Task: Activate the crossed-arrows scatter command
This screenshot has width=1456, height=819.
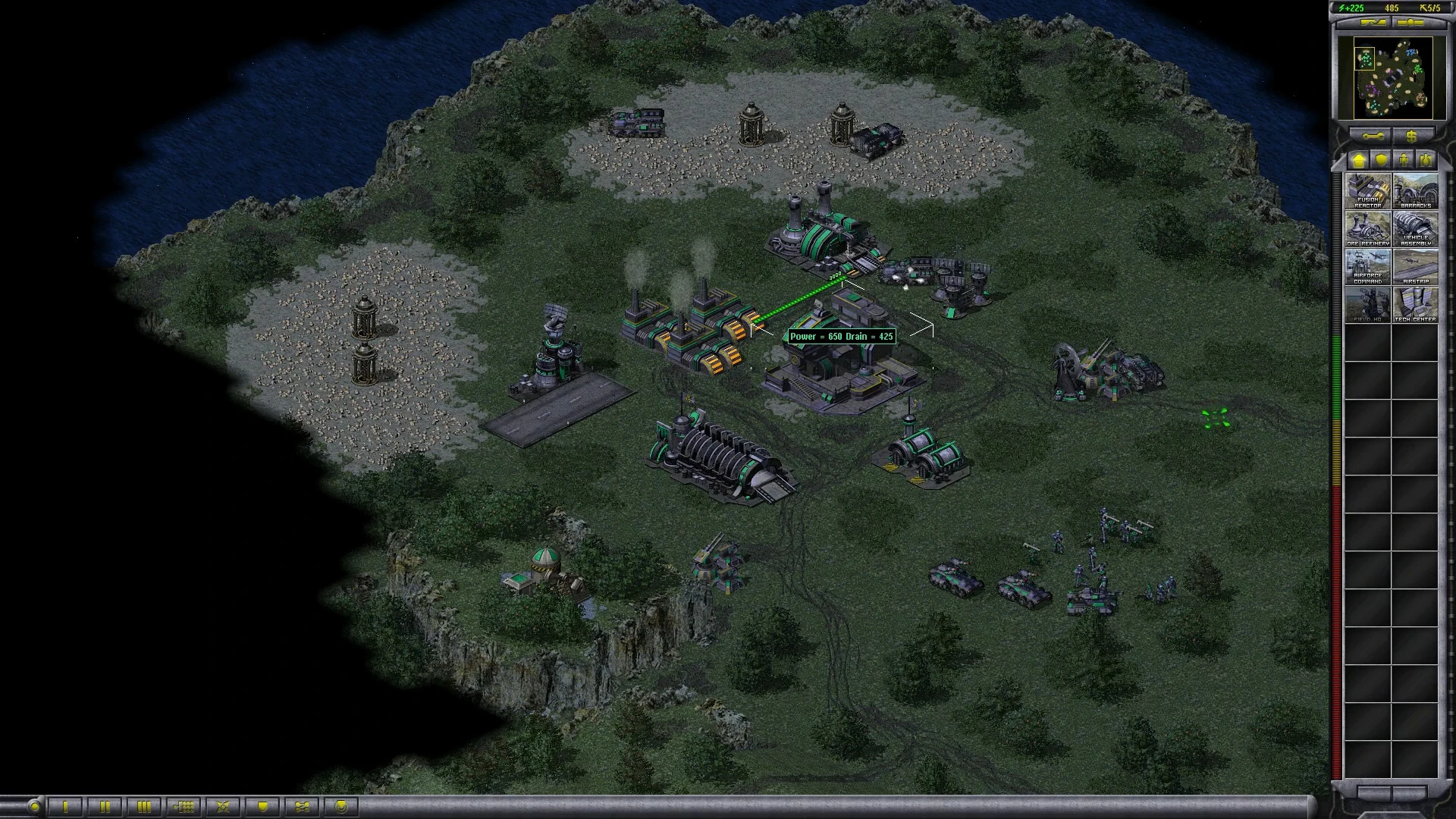Action: coord(223,806)
